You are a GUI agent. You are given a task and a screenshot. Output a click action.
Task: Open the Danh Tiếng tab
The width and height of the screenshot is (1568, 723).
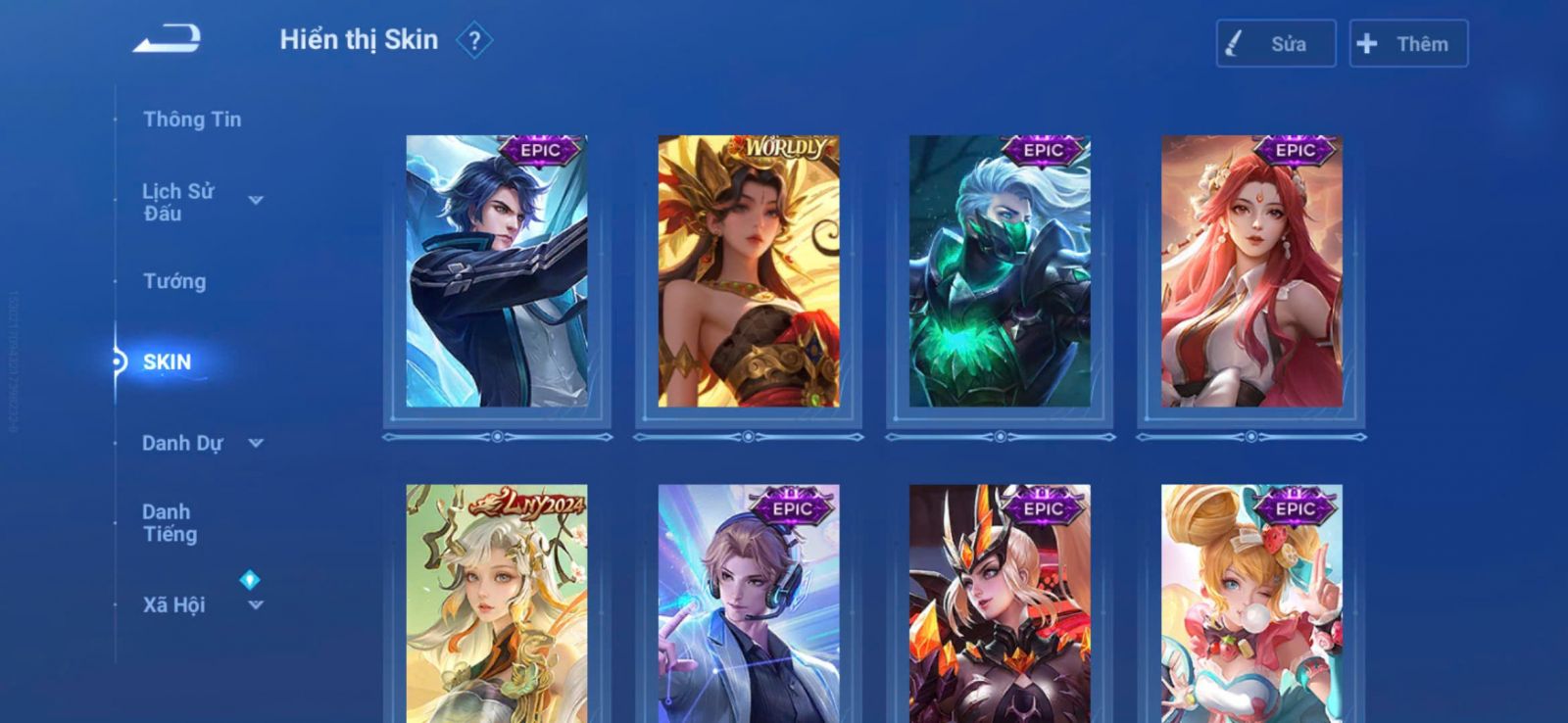click(x=170, y=523)
